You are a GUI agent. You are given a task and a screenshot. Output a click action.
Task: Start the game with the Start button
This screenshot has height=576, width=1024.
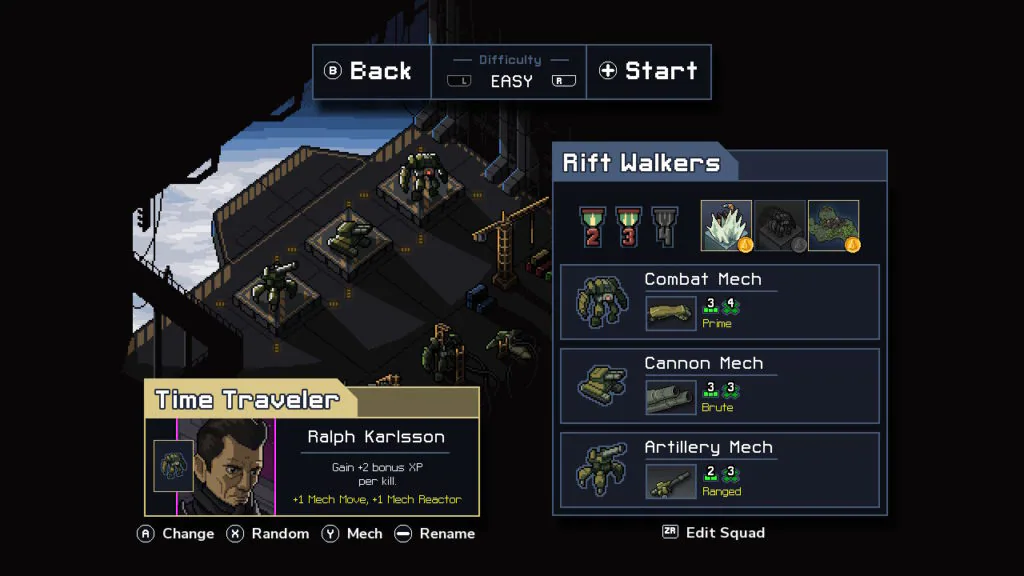pos(648,71)
